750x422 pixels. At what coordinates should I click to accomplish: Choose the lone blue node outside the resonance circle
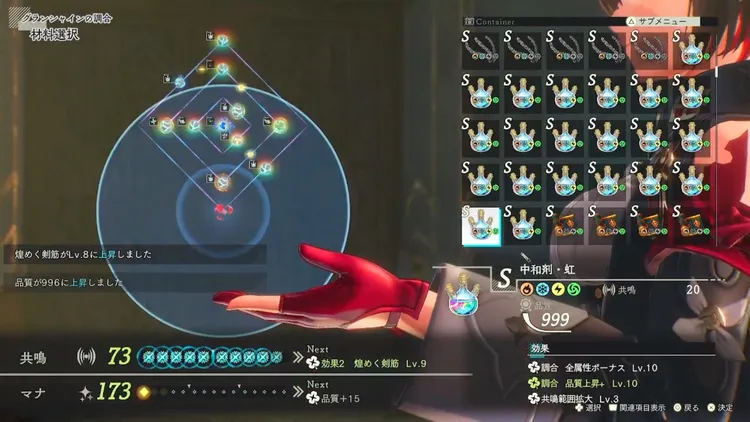pos(180,82)
